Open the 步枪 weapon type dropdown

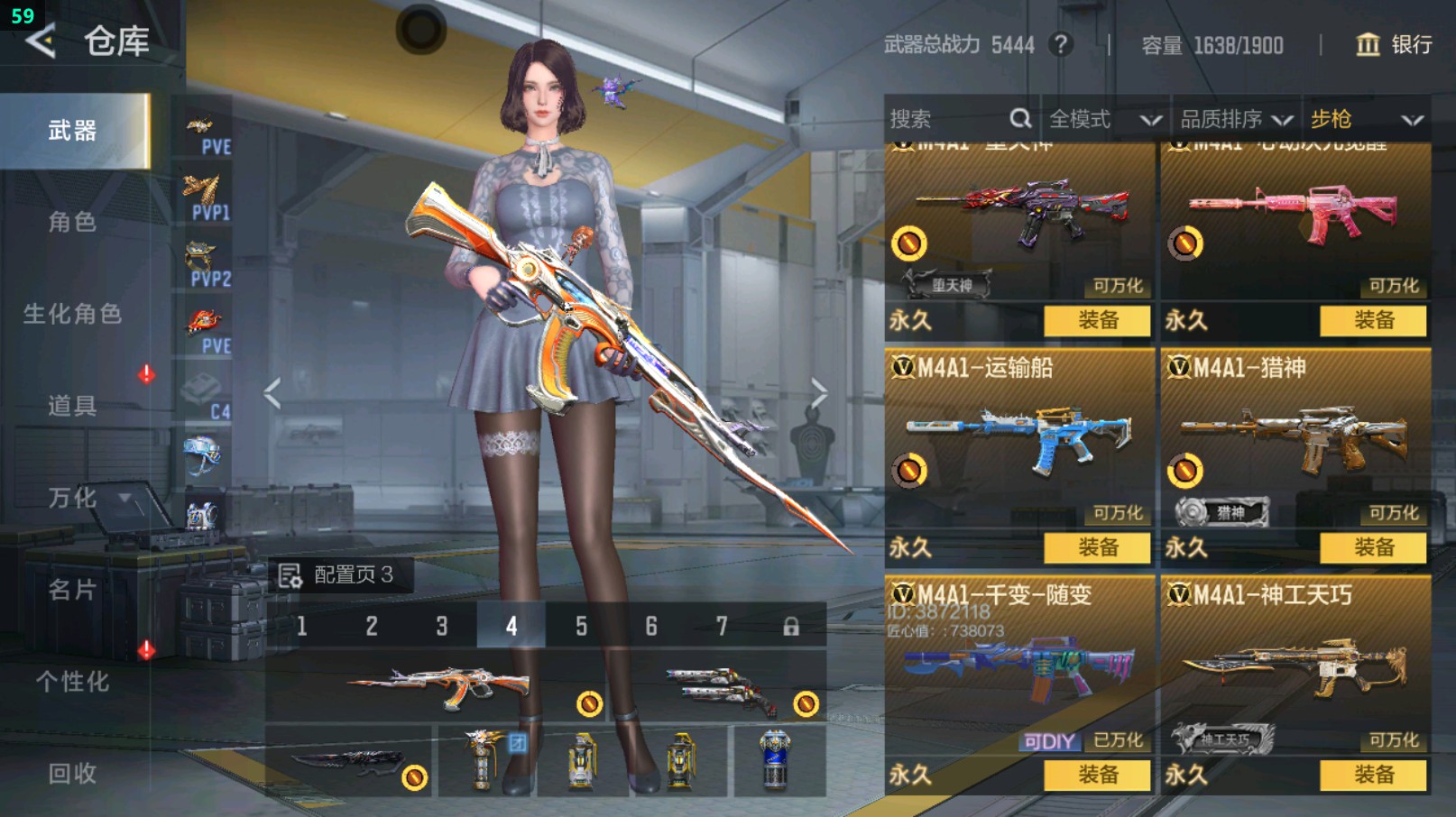(1365, 119)
